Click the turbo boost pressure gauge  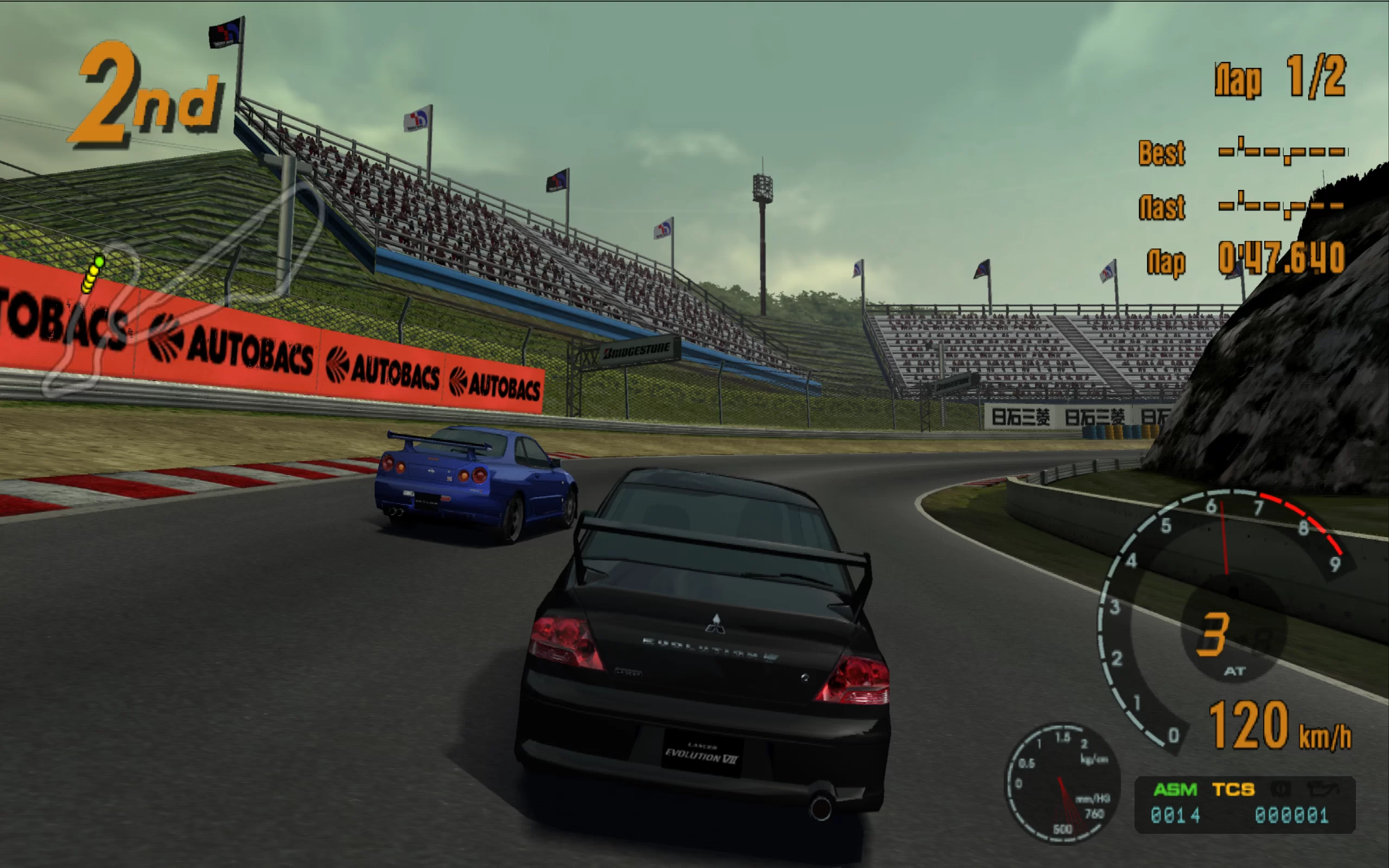tap(1062, 783)
